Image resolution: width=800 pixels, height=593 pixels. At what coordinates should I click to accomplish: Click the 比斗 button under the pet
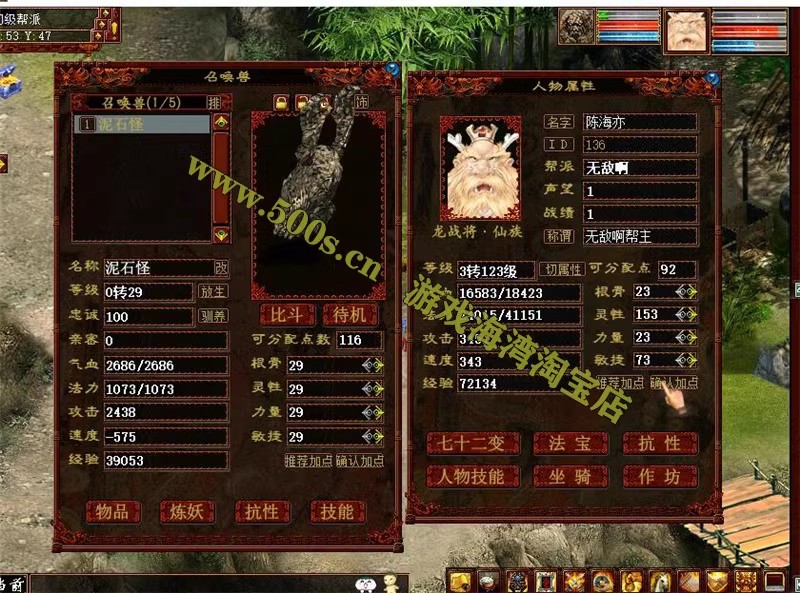[x=286, y=315]
